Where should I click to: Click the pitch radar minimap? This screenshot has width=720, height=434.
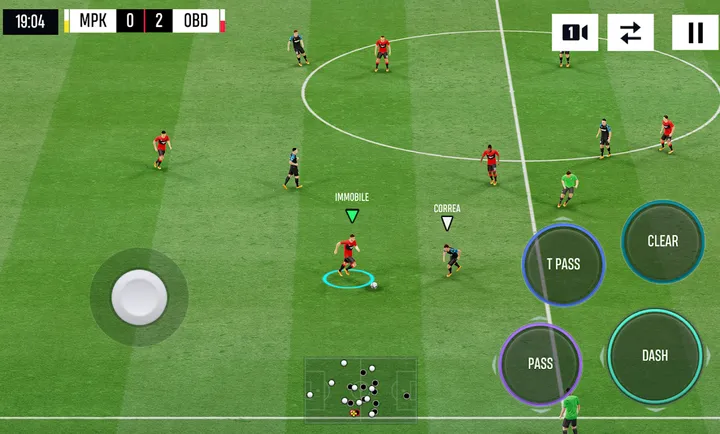click(360, 389)
